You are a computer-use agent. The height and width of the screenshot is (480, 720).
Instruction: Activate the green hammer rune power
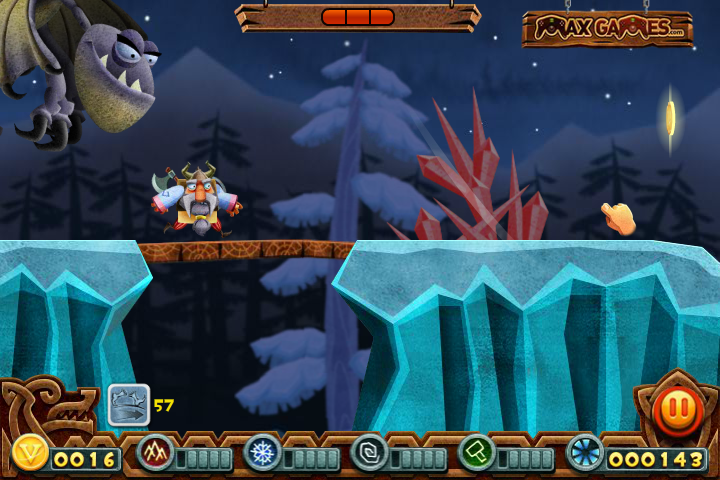click(477, 453)
